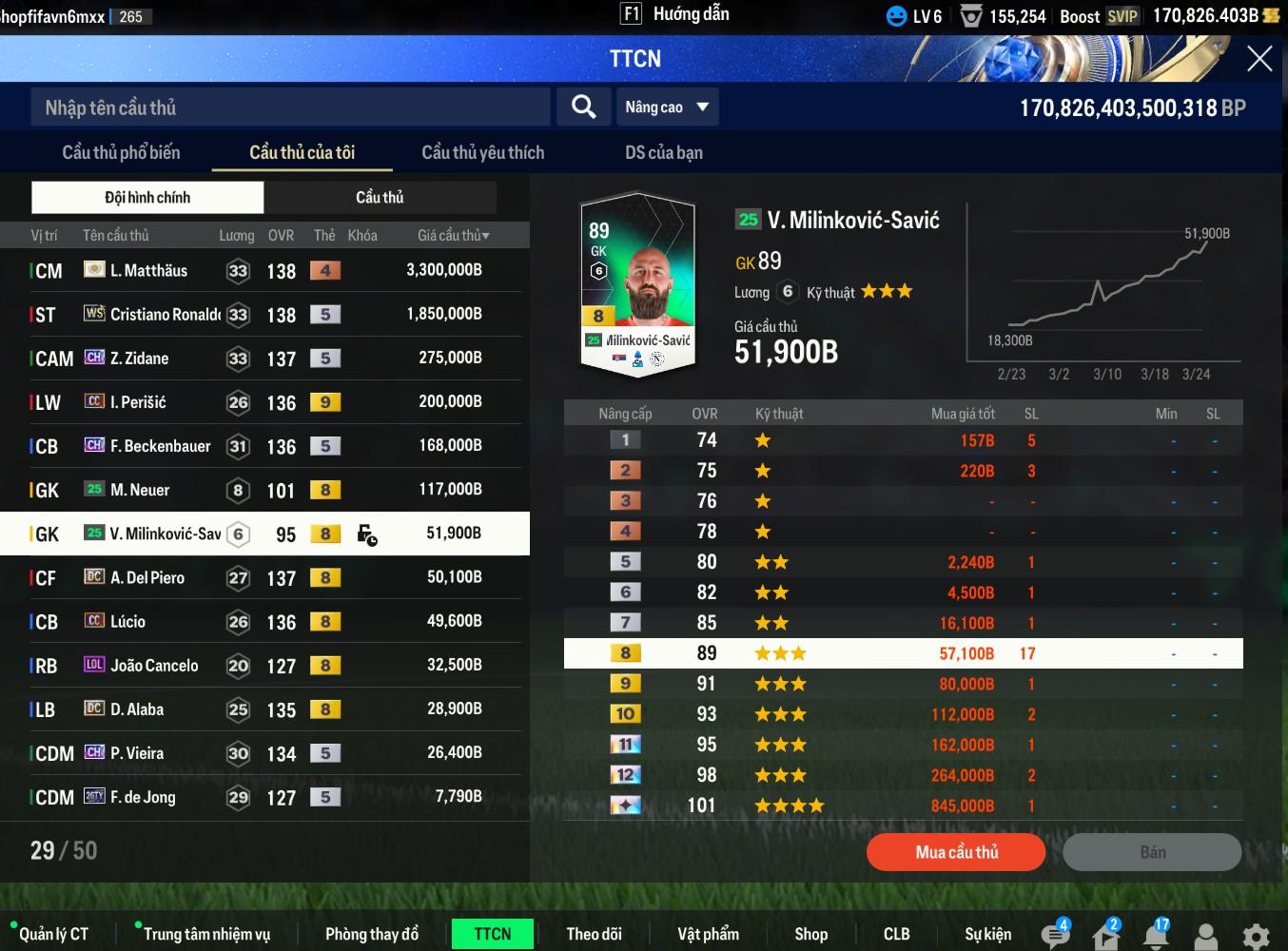The image size is (1288, 951).
Task: Select upgrade level 9 price row
Action: pyautogui.click(x=902, y=684)
